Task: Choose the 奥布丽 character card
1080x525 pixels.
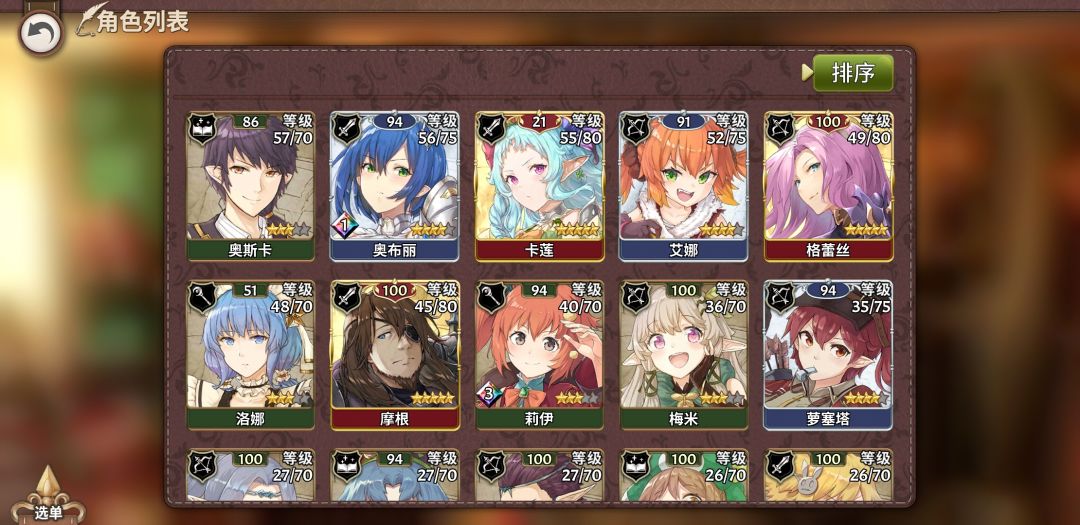Action: (394, 186)
